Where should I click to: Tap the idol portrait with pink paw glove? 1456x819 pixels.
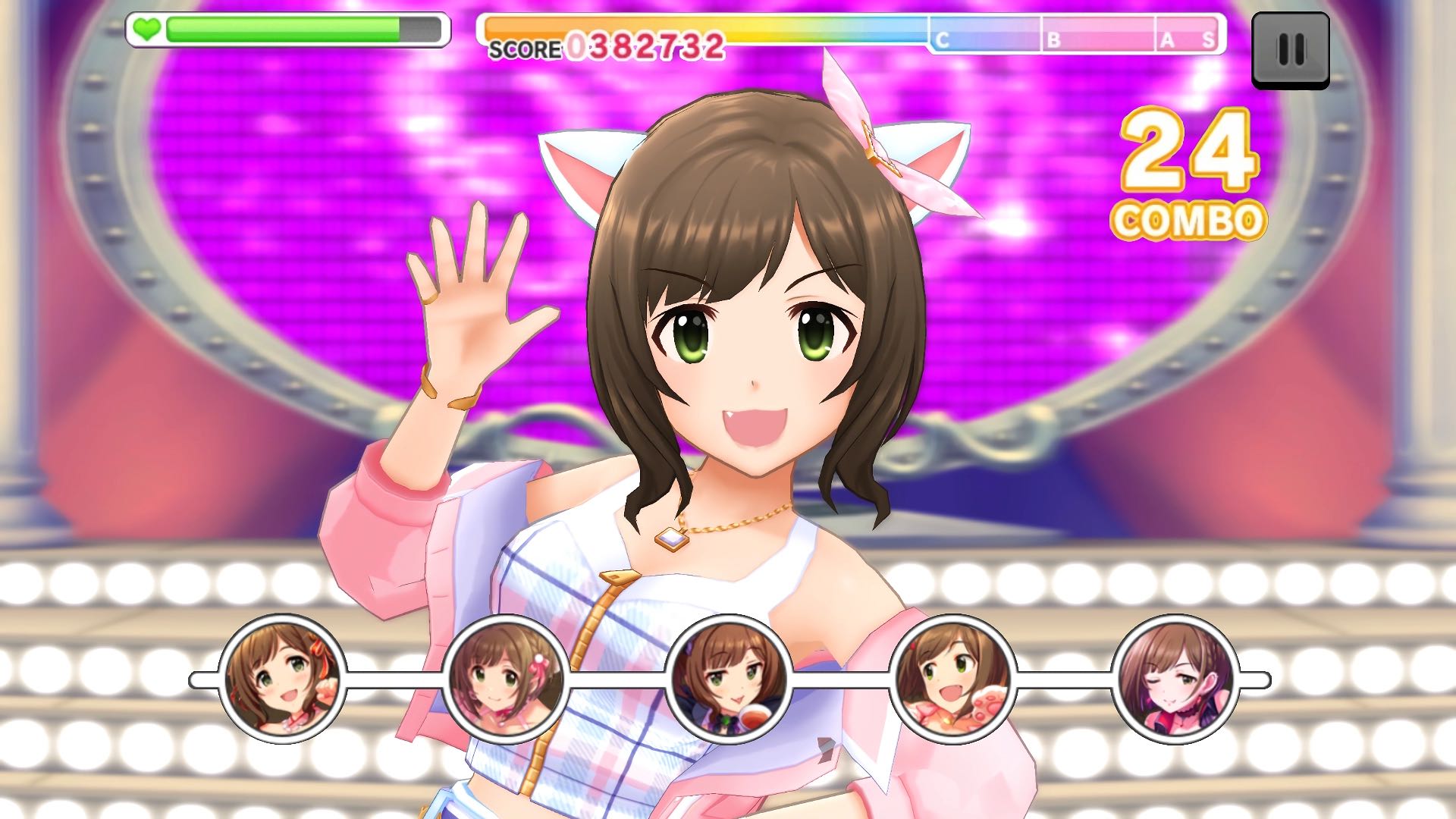[x=952, y=679]
